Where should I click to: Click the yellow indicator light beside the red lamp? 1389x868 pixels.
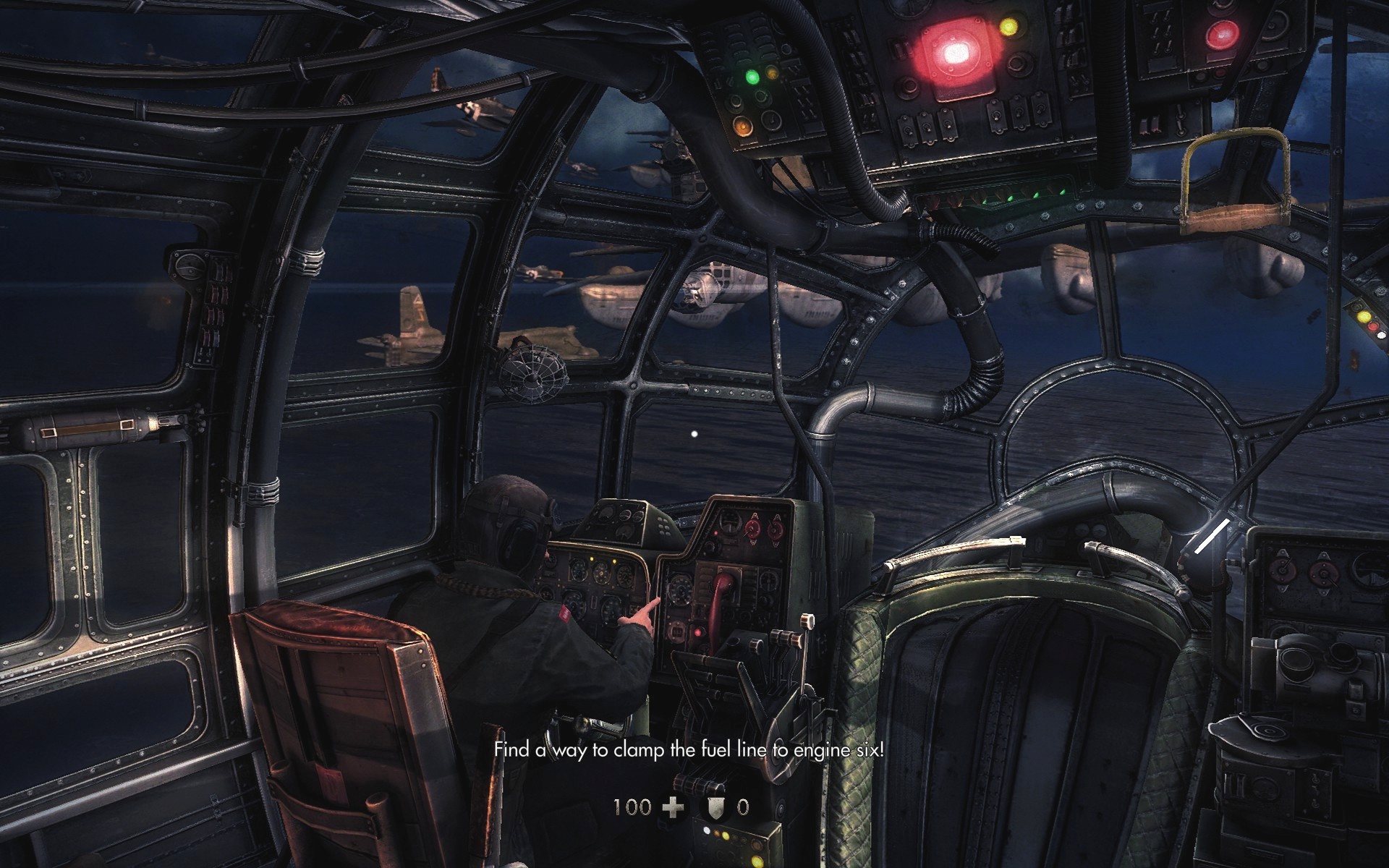coord(1008,26)
